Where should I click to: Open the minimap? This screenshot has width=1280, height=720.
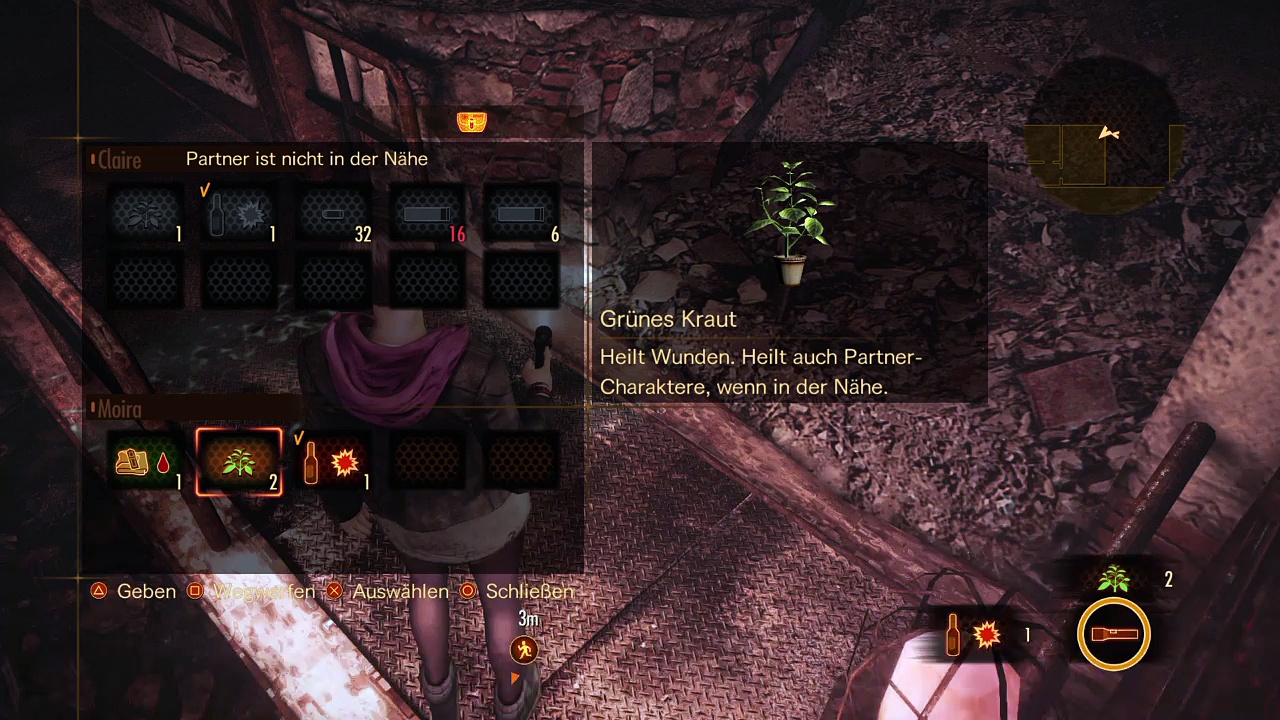point(1104,137)
